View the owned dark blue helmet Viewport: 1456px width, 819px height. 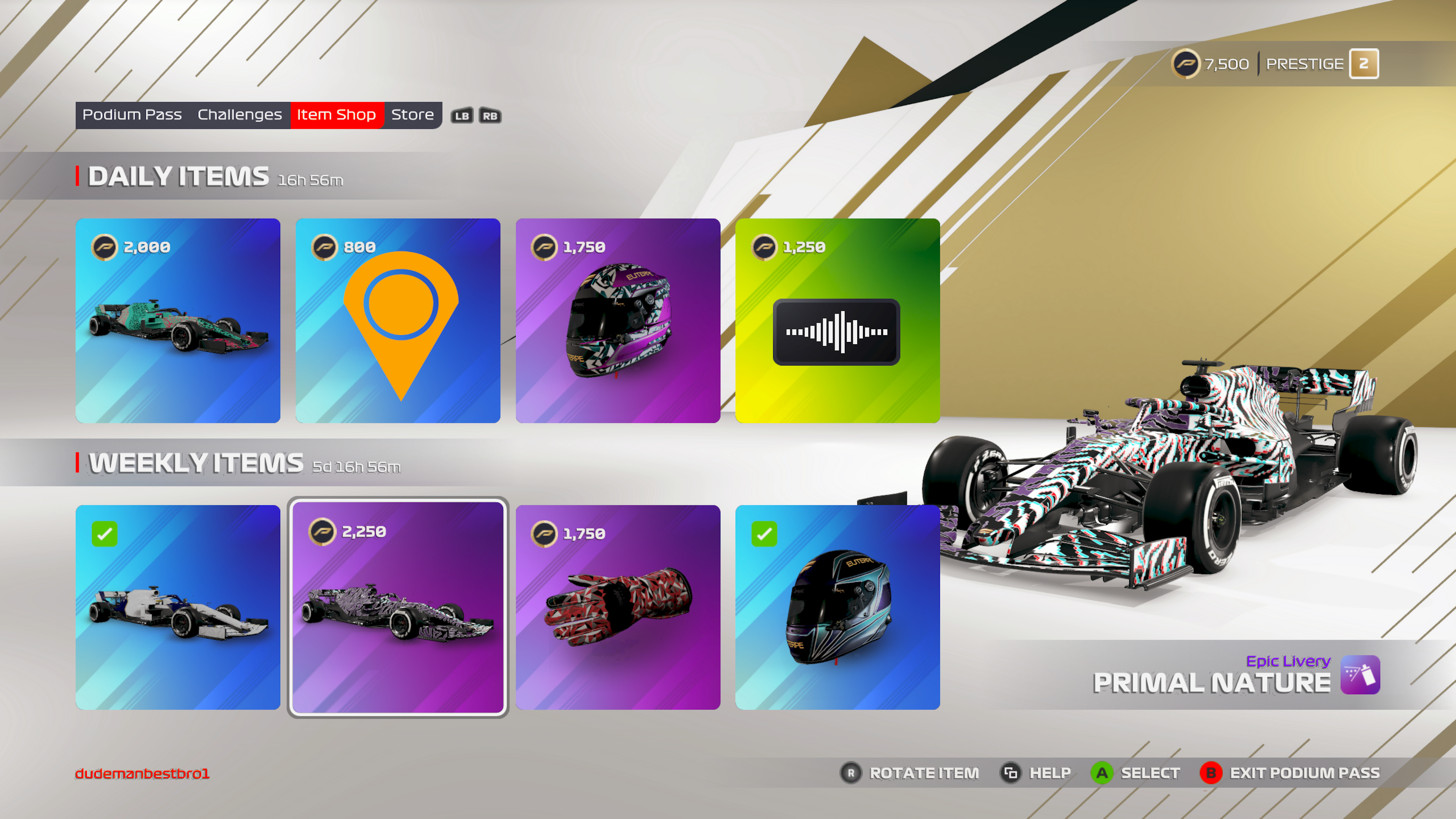(837, 607)
